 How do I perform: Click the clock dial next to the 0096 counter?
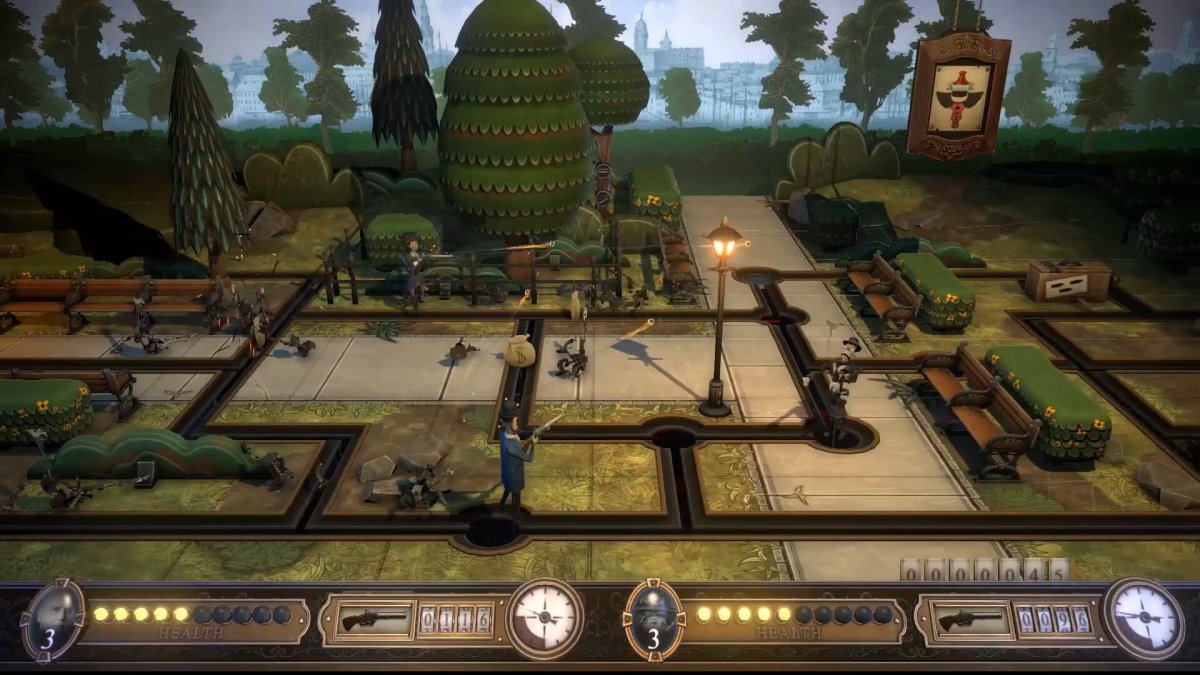tap(1143, 617)
